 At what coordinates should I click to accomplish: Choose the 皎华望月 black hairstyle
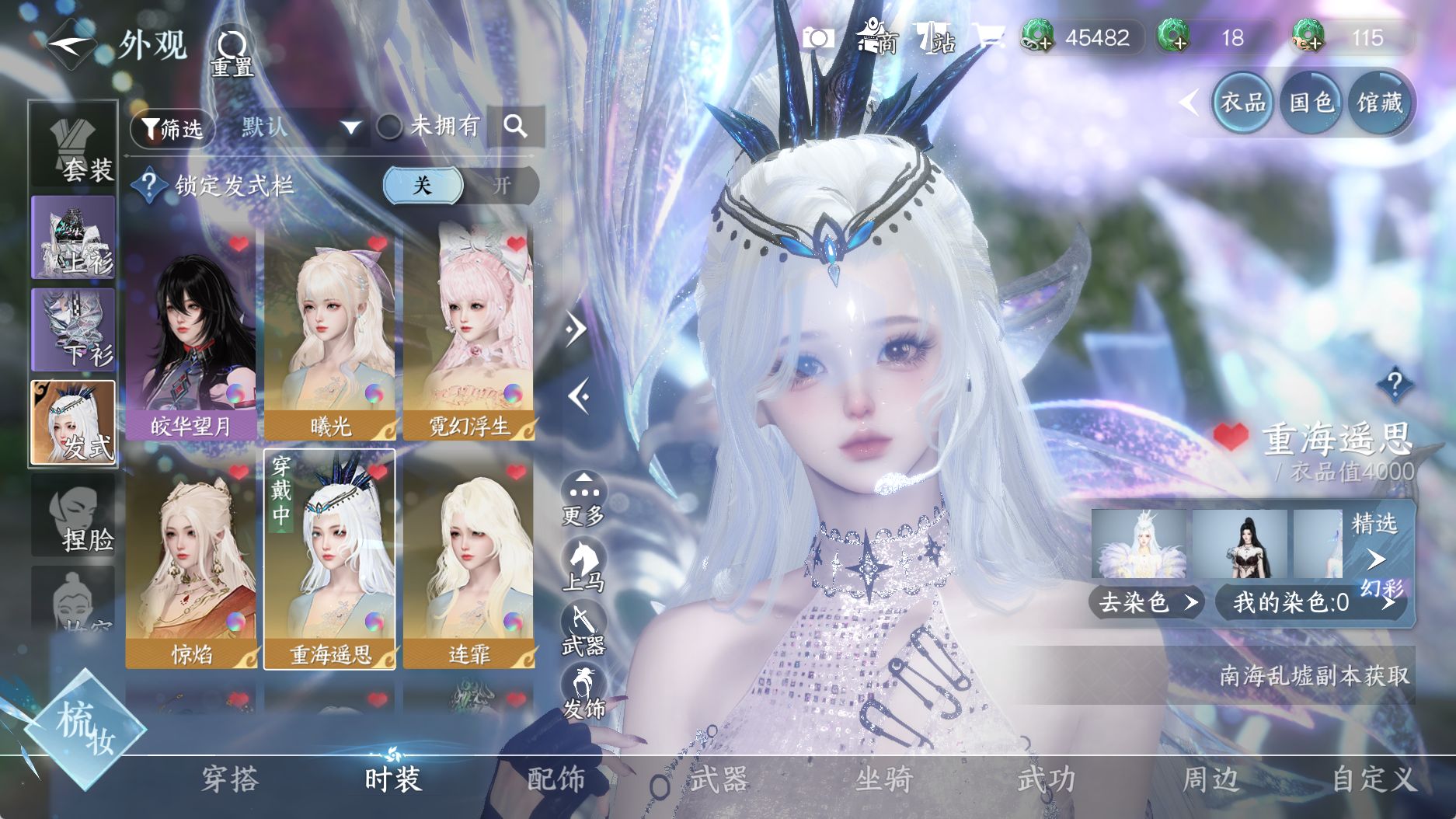[x=191, y=334]
